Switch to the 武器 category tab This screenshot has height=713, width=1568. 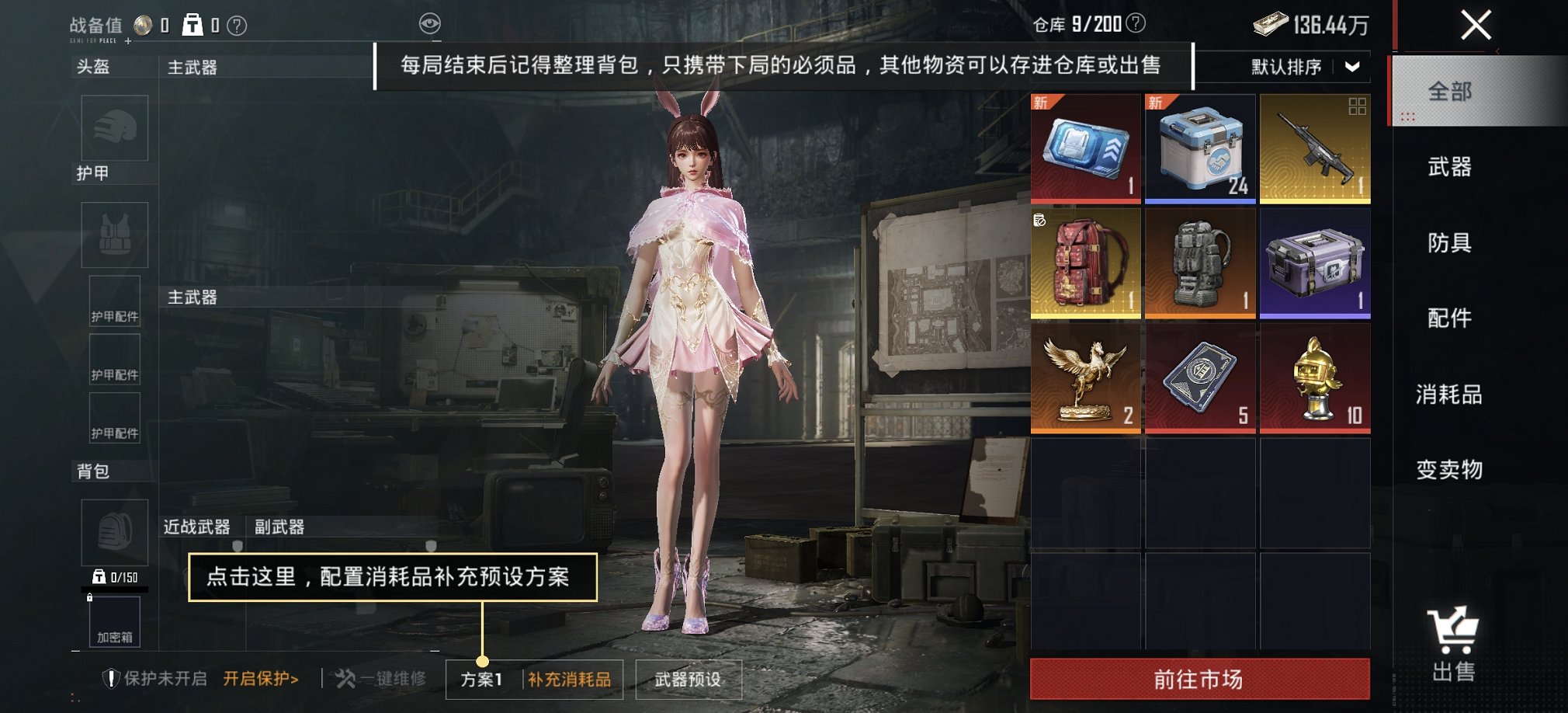point(1448,168)
